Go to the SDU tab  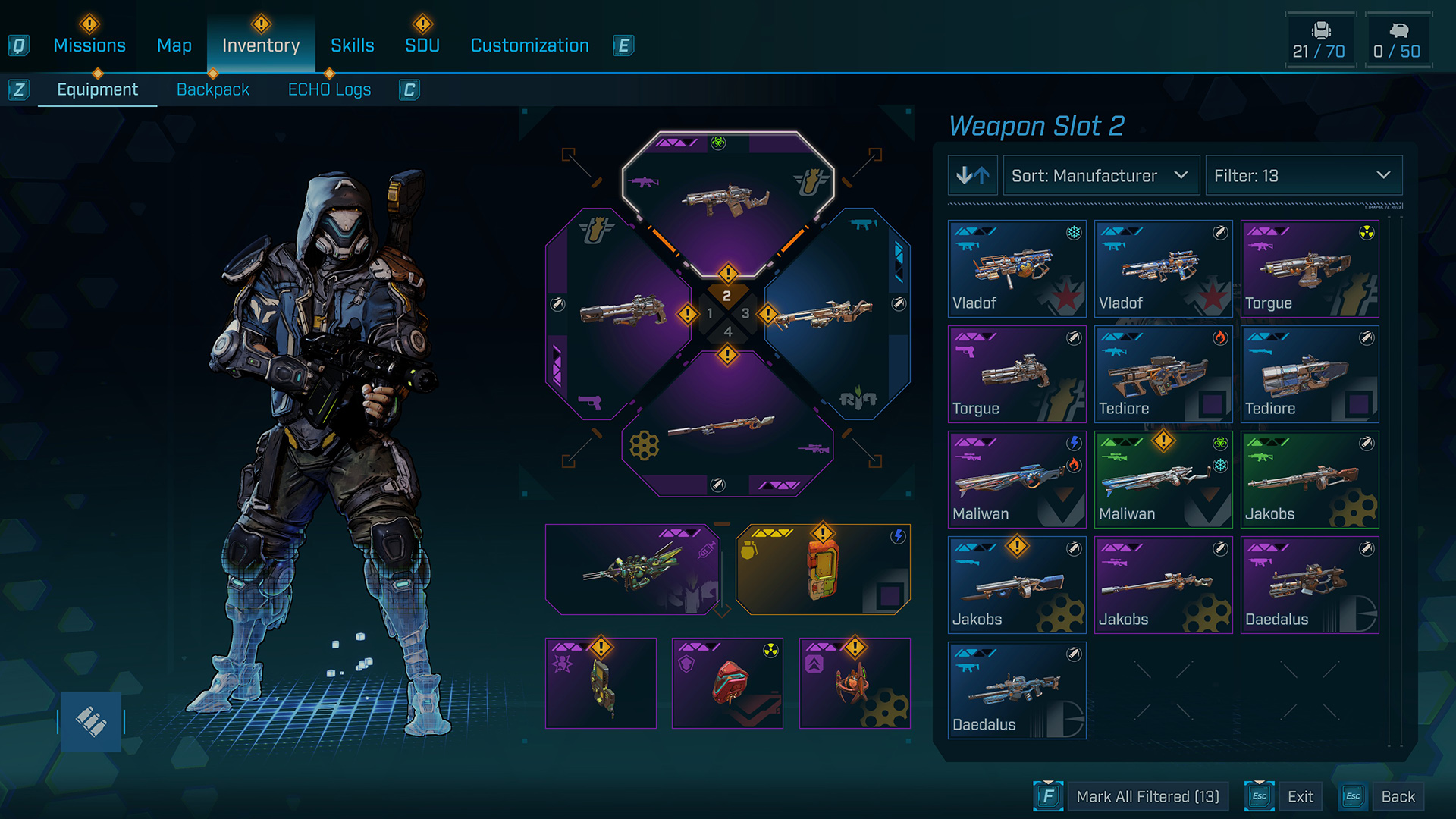click(x=422, y=45)
